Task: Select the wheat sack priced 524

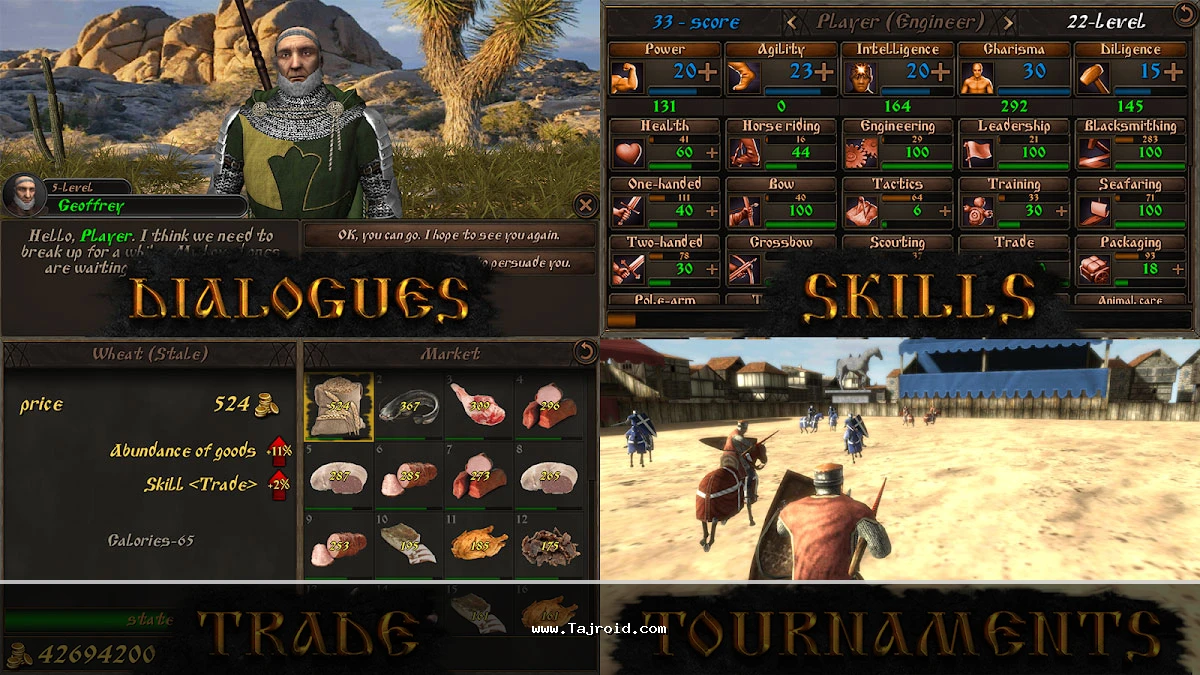Action: point(339,406)
